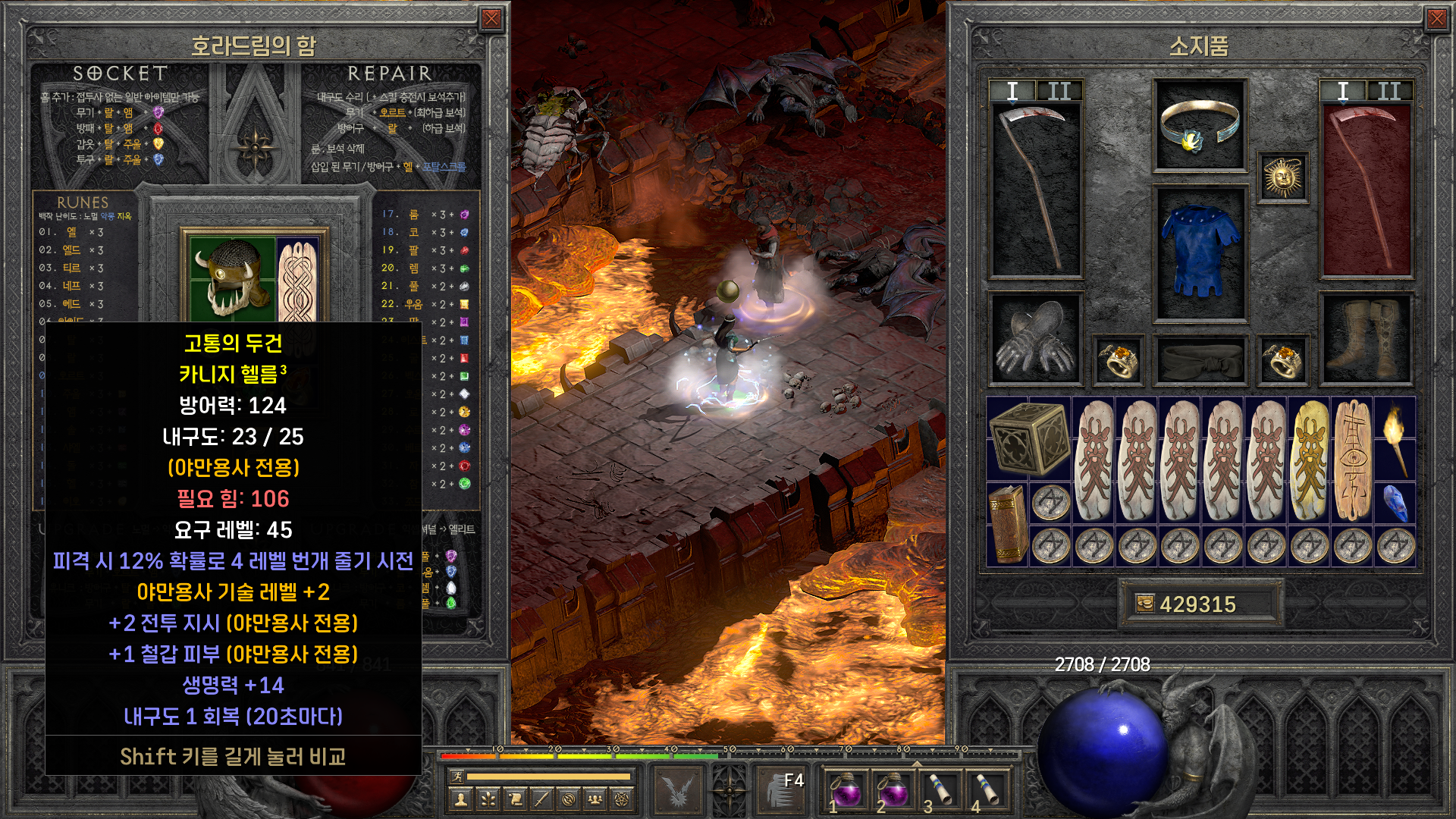
Task: Click the equipped circlet in the head slot
Action: [x=1199, y=126]
